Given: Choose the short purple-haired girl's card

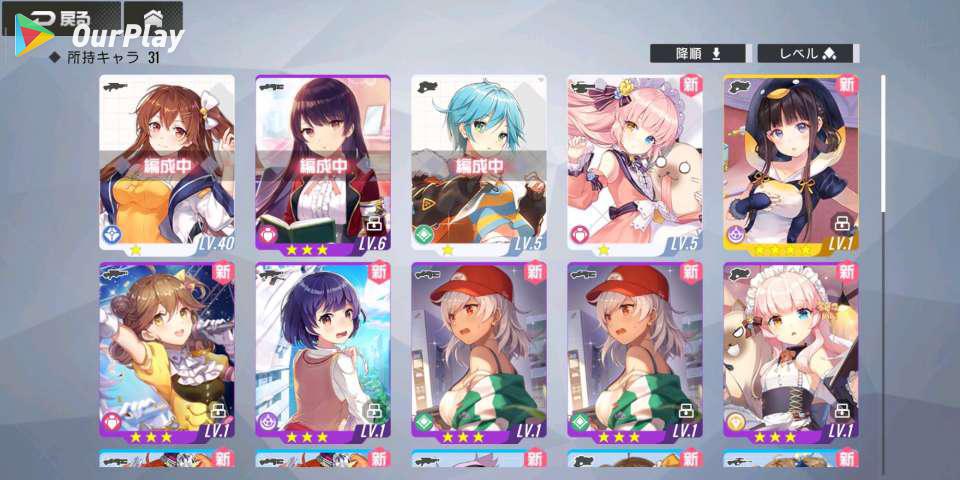Looking at the screenshot, I should [x=323, y=352].
